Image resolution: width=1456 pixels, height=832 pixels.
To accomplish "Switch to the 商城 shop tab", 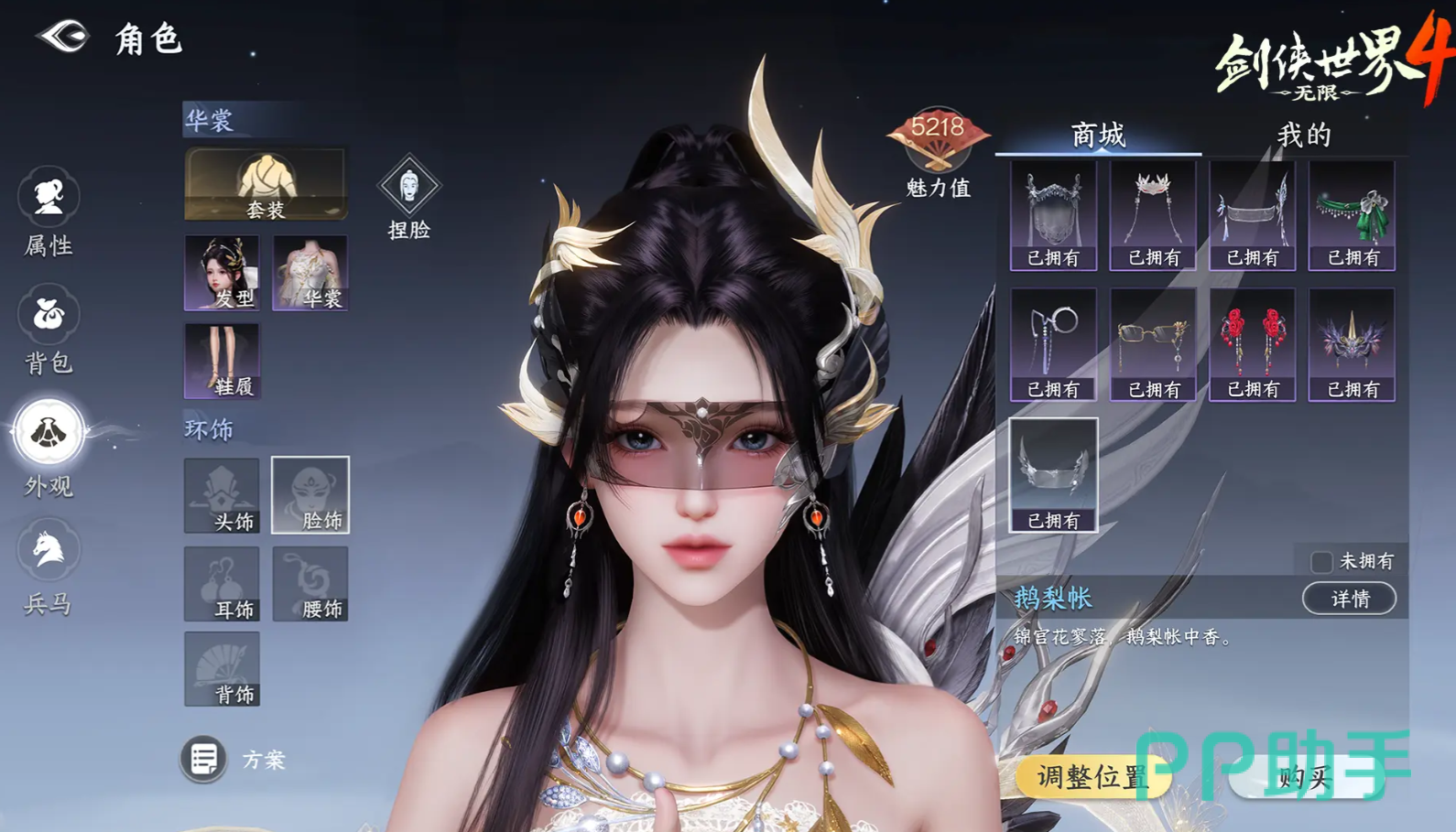I will pos(1098,135).
